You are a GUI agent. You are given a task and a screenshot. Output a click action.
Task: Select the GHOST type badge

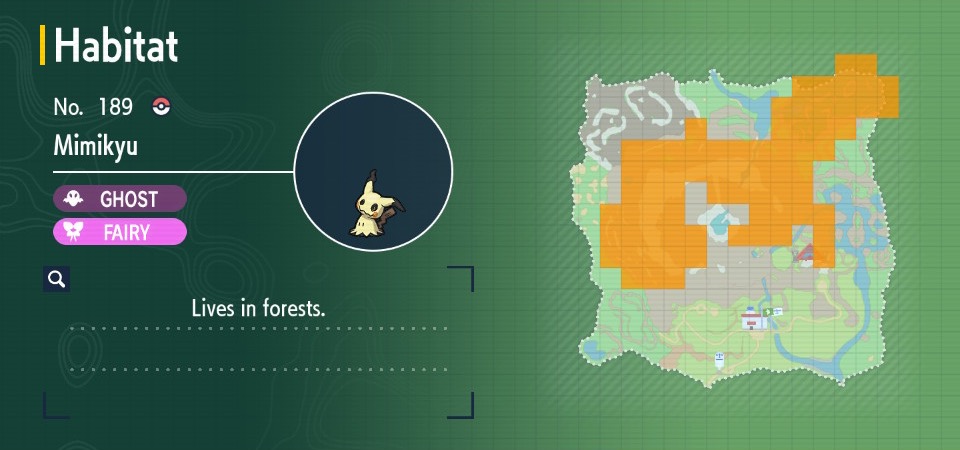point(120,199)
